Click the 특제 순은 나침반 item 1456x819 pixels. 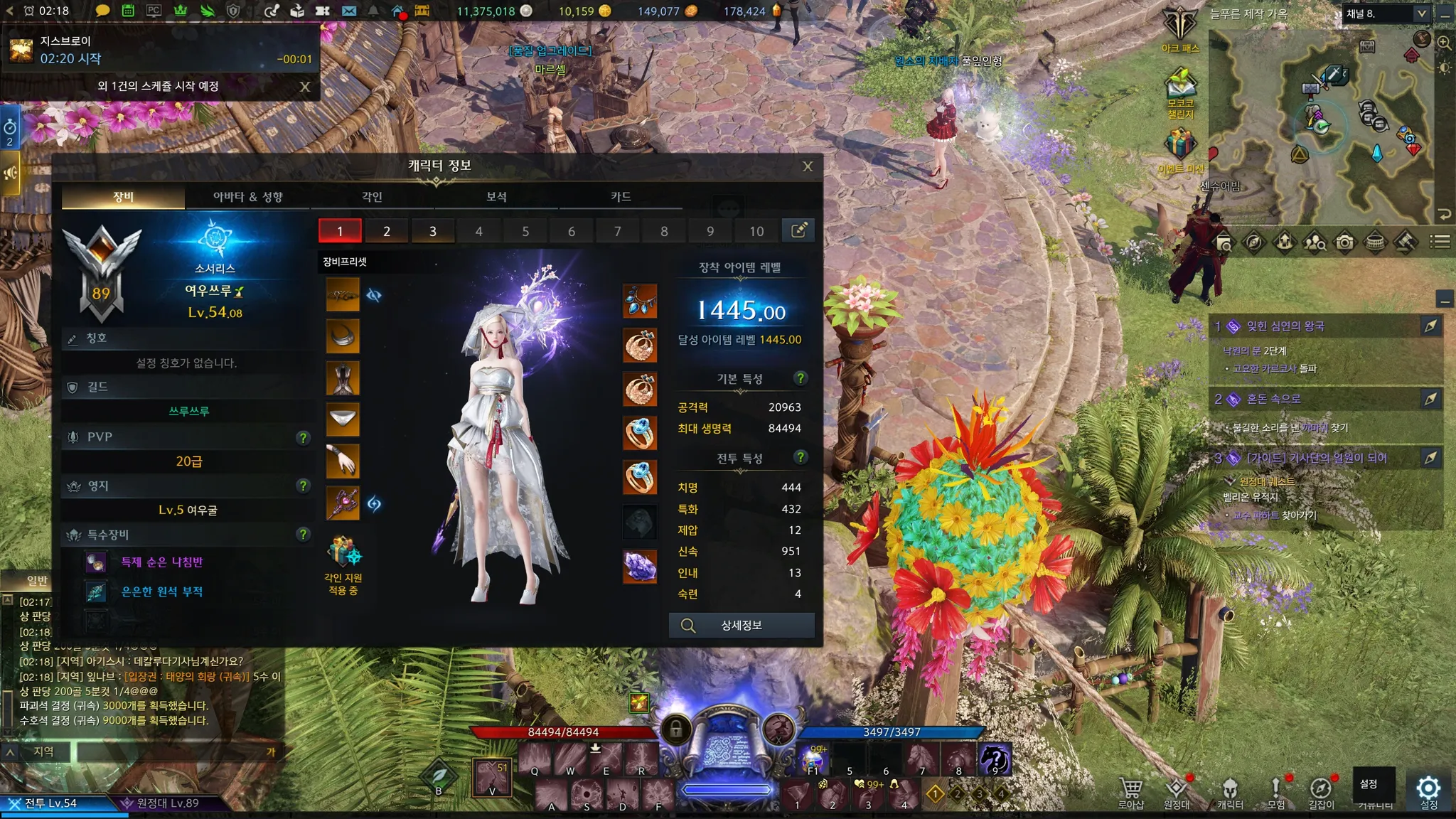(161, 562)
